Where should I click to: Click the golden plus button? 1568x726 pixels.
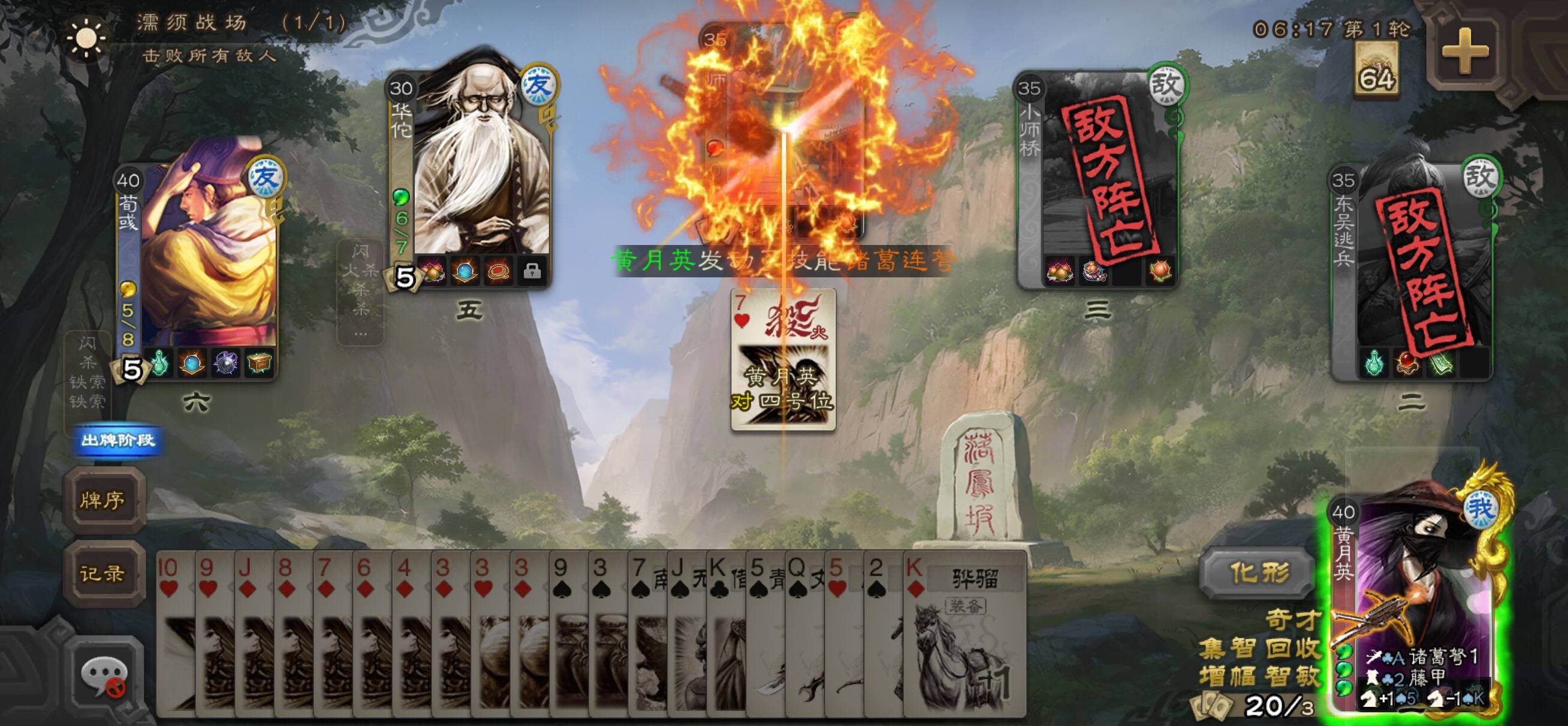pyautogui.click(x=1464, y=52)
